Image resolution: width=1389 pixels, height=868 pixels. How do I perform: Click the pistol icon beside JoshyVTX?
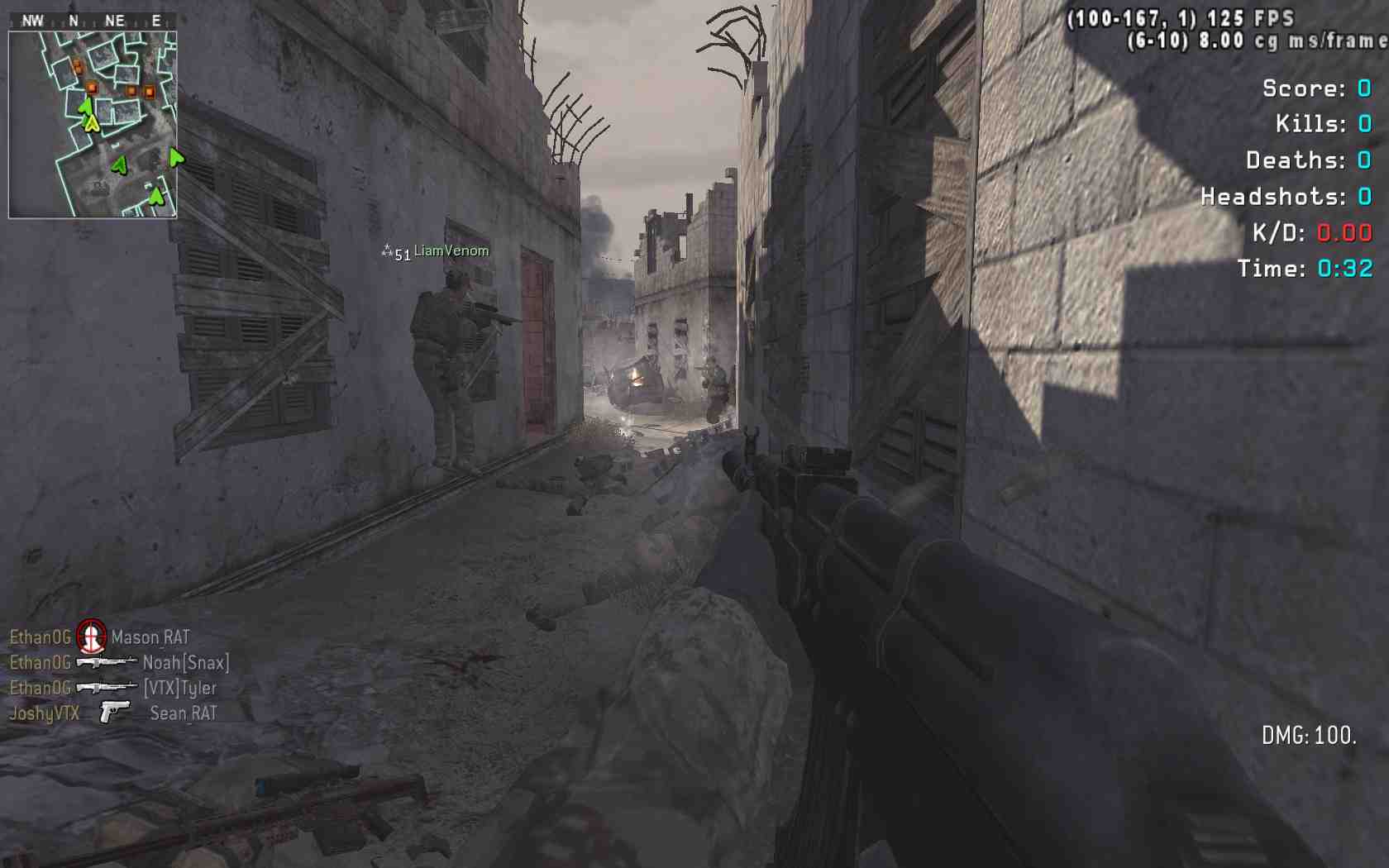[114, 712]
